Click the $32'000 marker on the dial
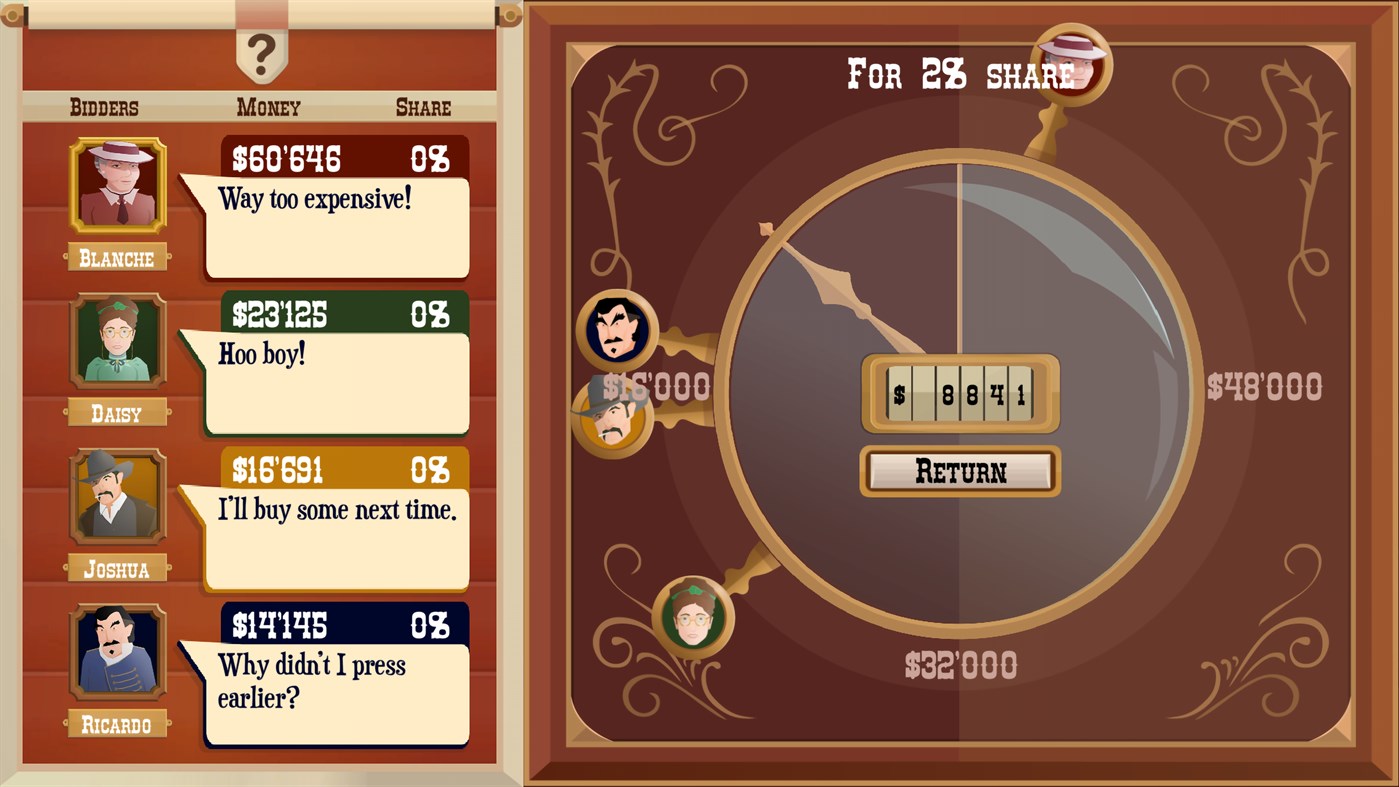 click(x=959, y=664)
